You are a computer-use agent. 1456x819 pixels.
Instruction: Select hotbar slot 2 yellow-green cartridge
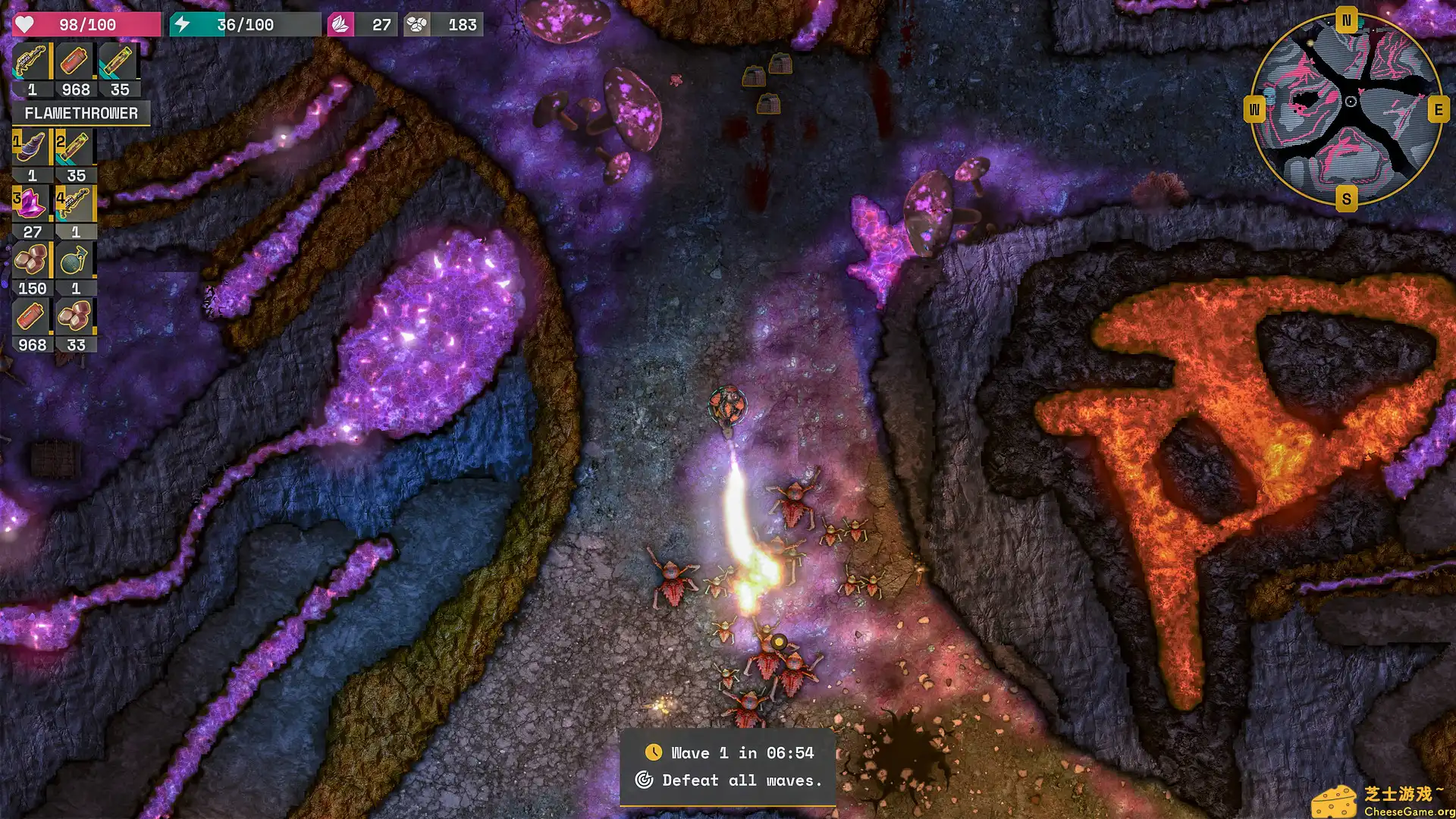click(75, 147)
